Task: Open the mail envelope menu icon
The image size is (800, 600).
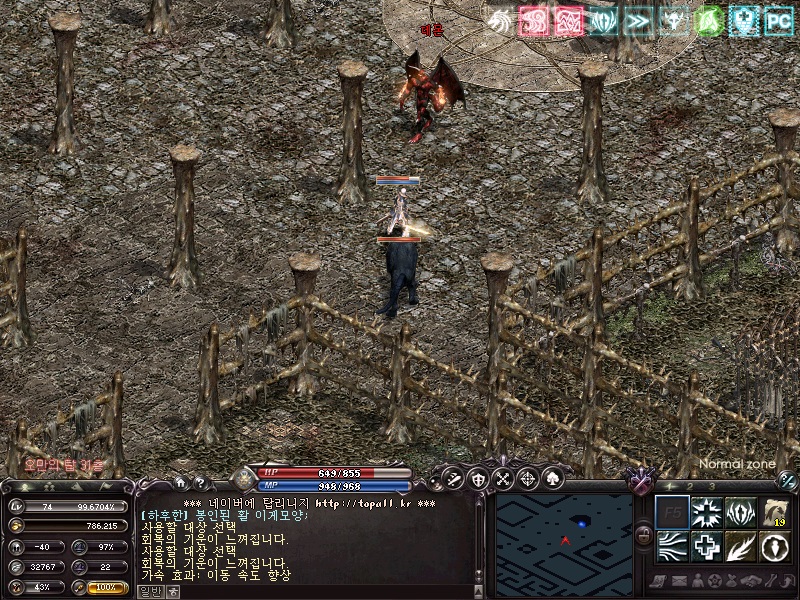Action: (678, 581)
